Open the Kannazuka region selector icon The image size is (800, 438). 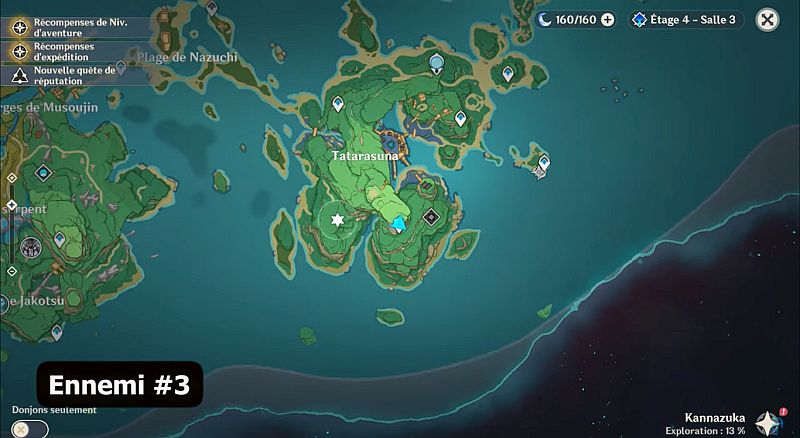pos(768,421)
